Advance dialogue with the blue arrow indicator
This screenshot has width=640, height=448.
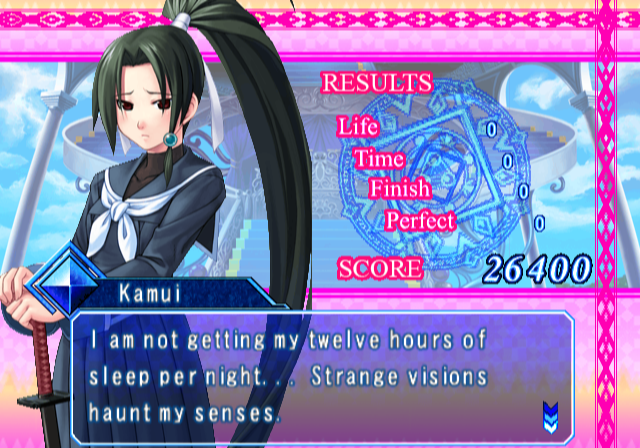tap(551, 410)
